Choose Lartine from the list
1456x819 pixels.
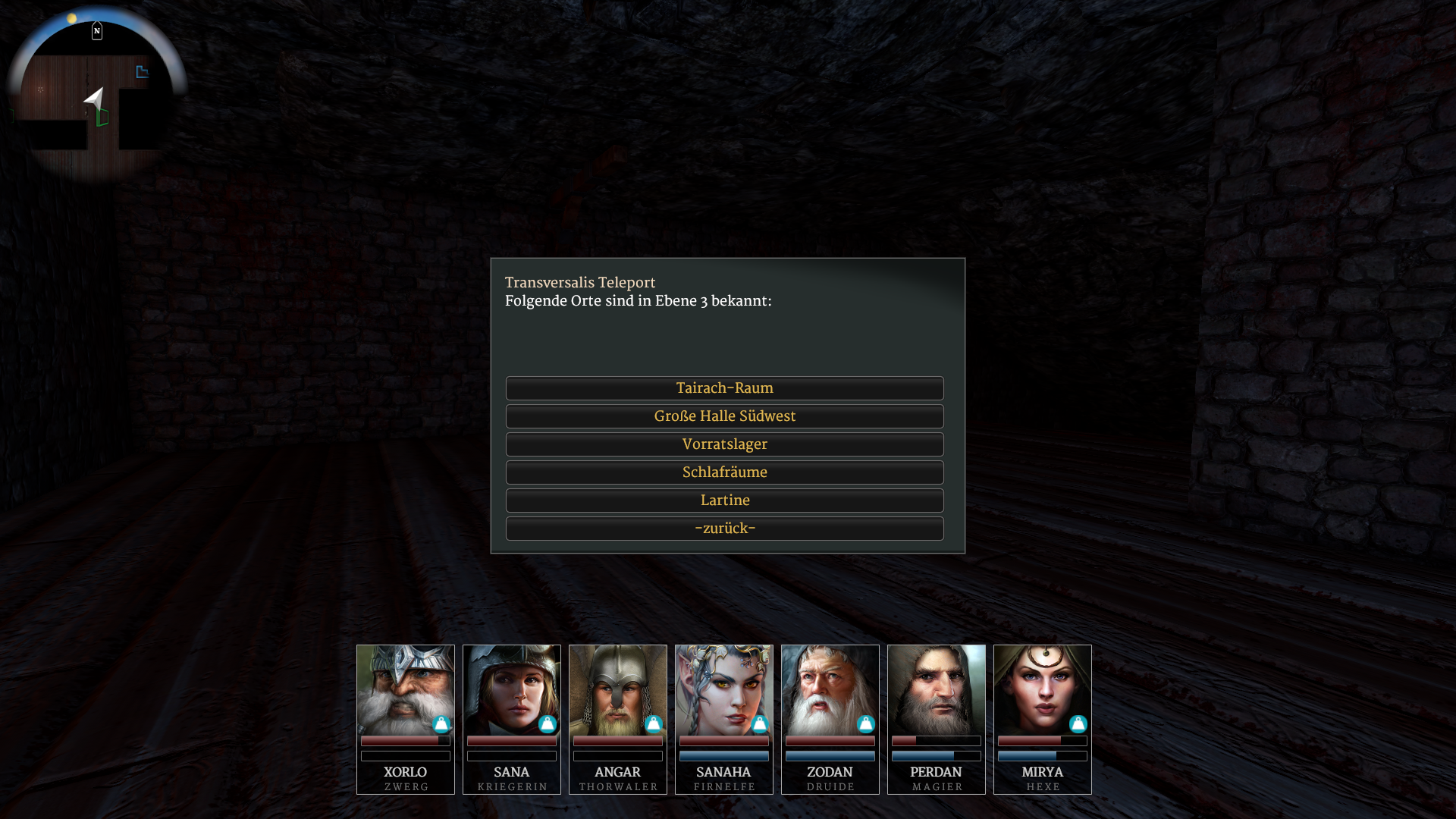pos(724,500)
